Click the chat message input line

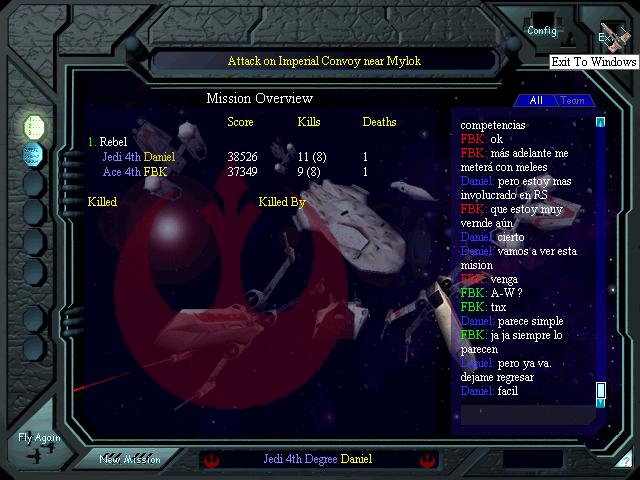[525, 412]
